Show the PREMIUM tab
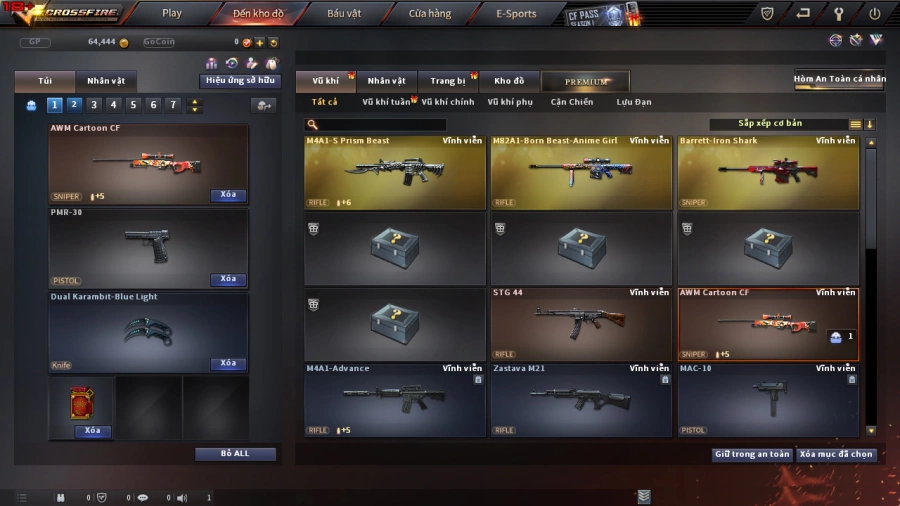 [x=586, y=81]
